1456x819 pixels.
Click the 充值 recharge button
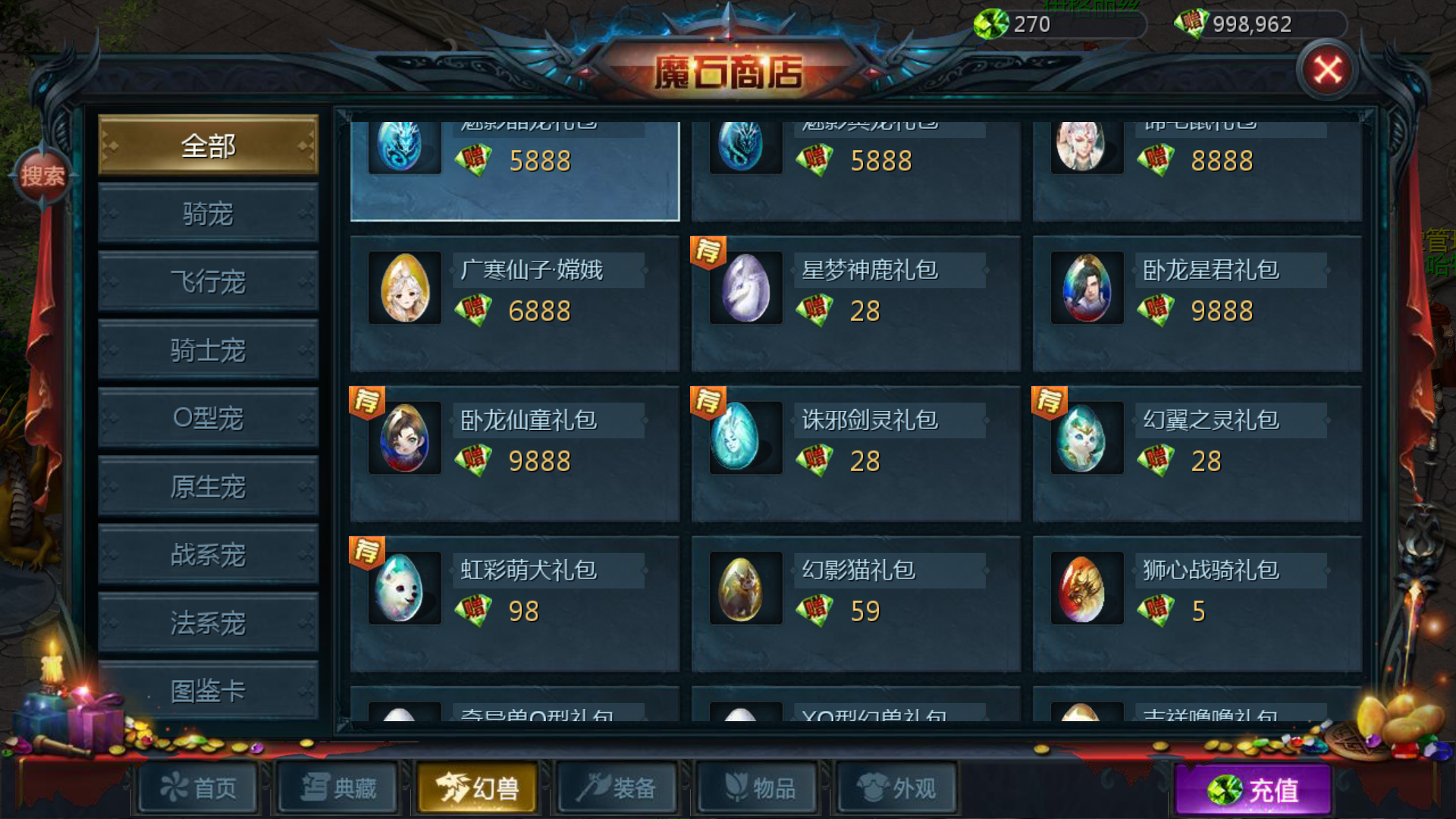point(1255,789)
